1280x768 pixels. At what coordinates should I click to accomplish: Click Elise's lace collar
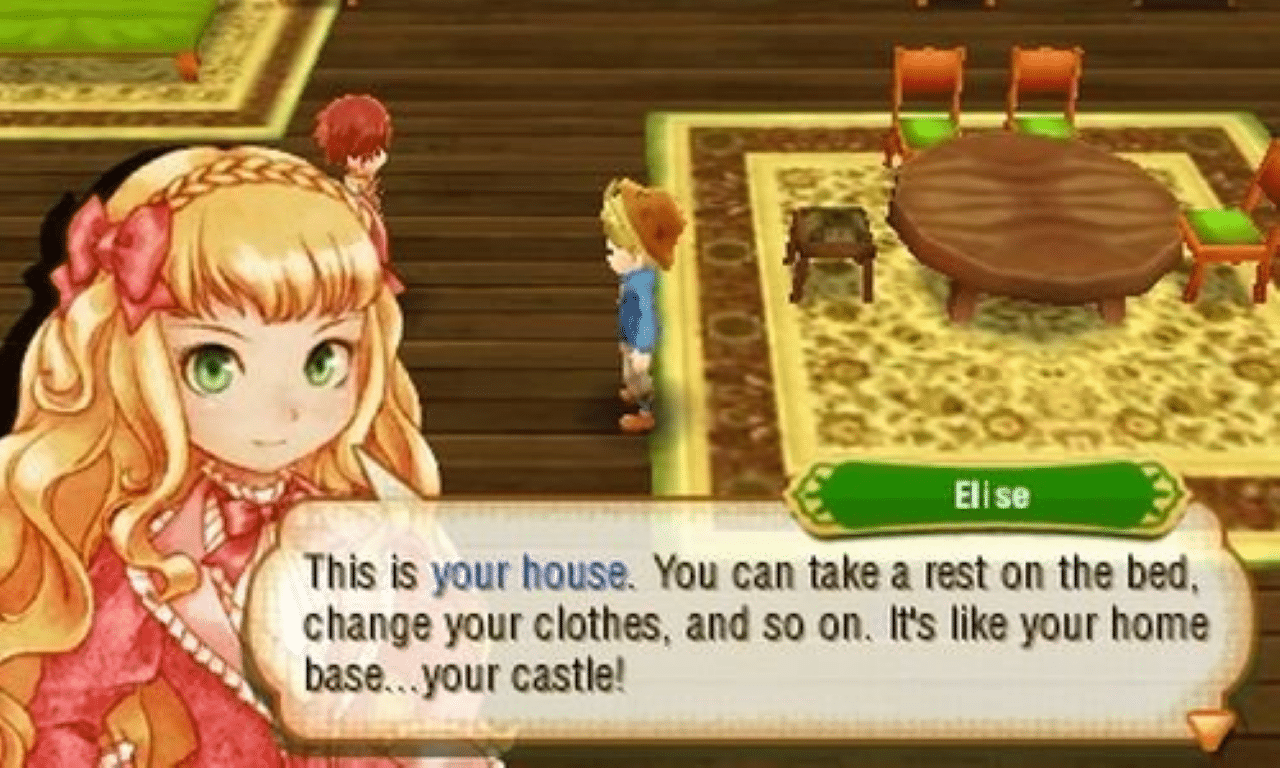pos(250,490)
